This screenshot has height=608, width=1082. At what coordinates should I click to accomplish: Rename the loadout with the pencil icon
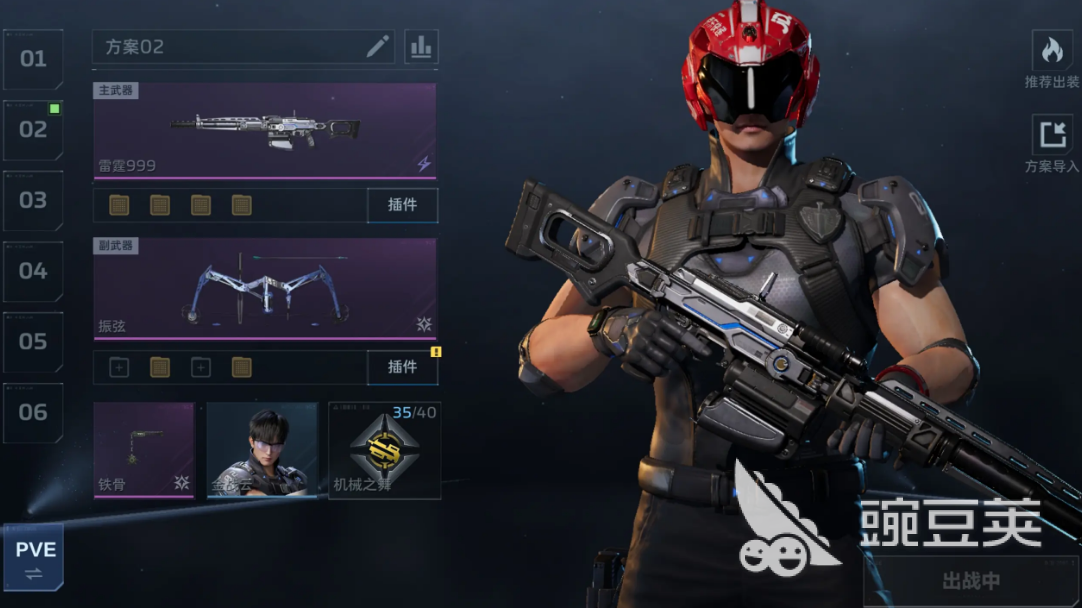(x=377, y=47)
